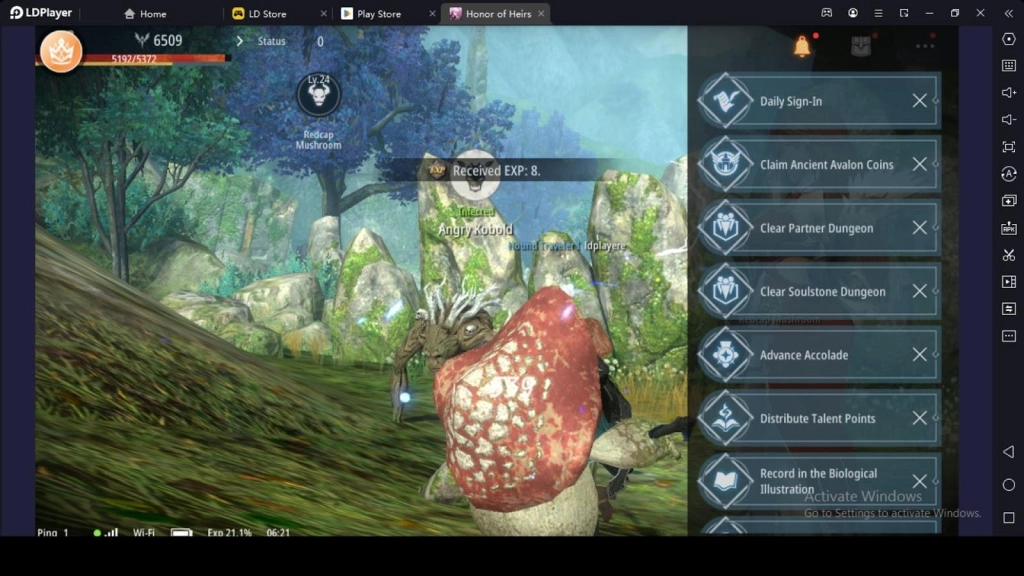Close the Clear Partner Dungeon row

click(x=919, y=228)
